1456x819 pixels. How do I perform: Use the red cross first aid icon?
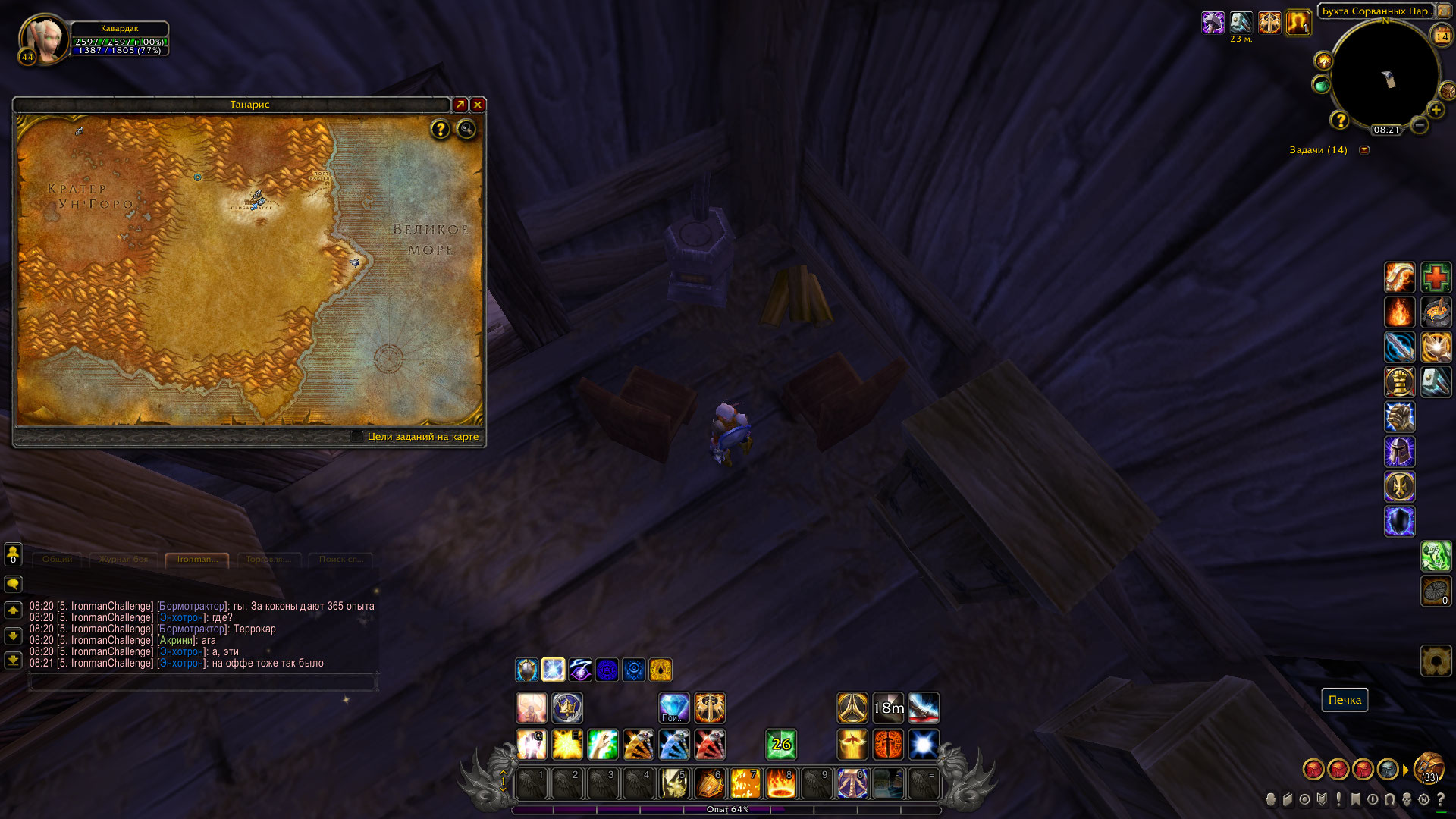1436,278
